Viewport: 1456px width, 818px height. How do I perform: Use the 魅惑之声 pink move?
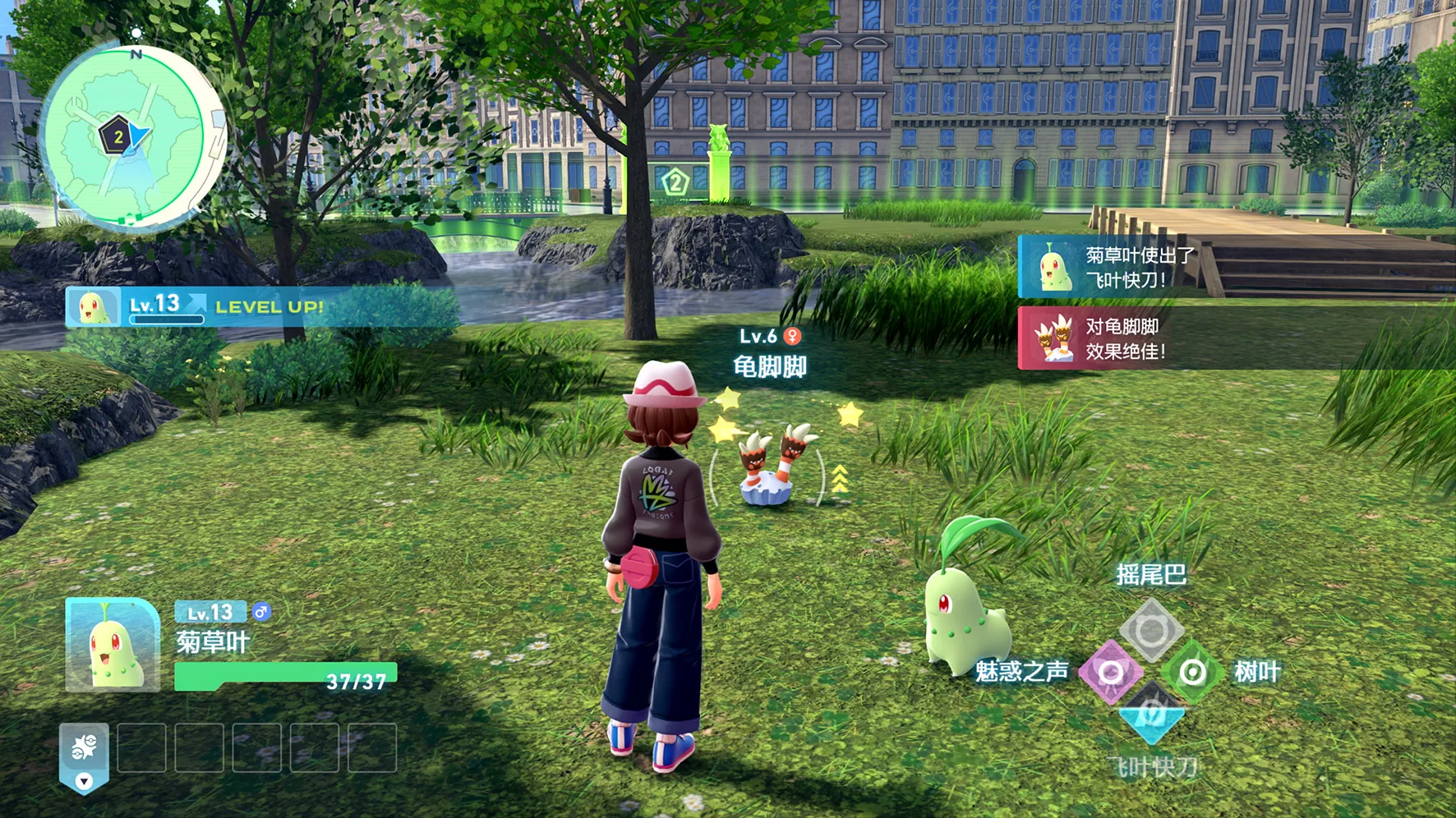click(x=1110, y=673)
